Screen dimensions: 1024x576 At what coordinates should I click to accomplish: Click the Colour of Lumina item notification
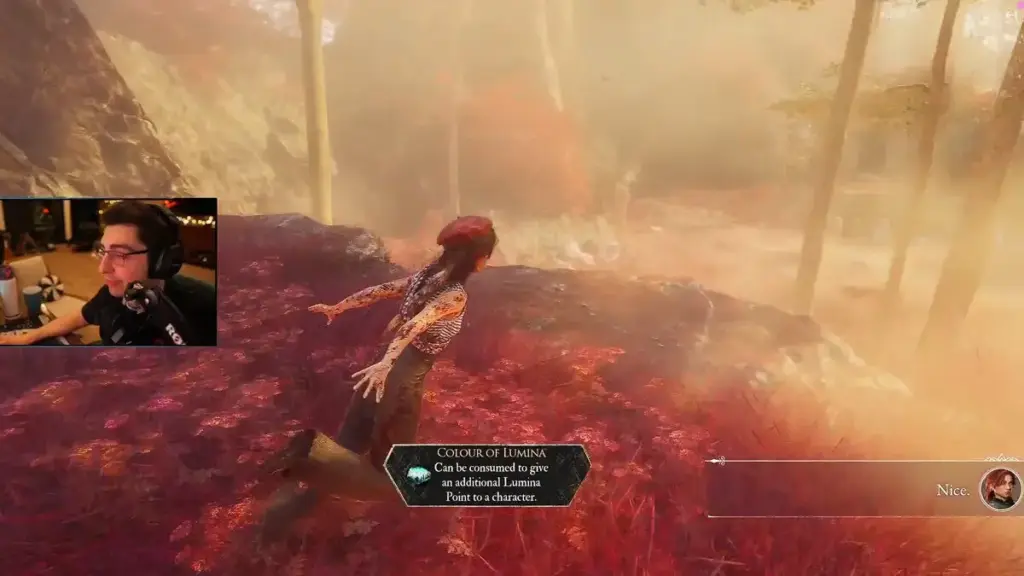(487, 475)
